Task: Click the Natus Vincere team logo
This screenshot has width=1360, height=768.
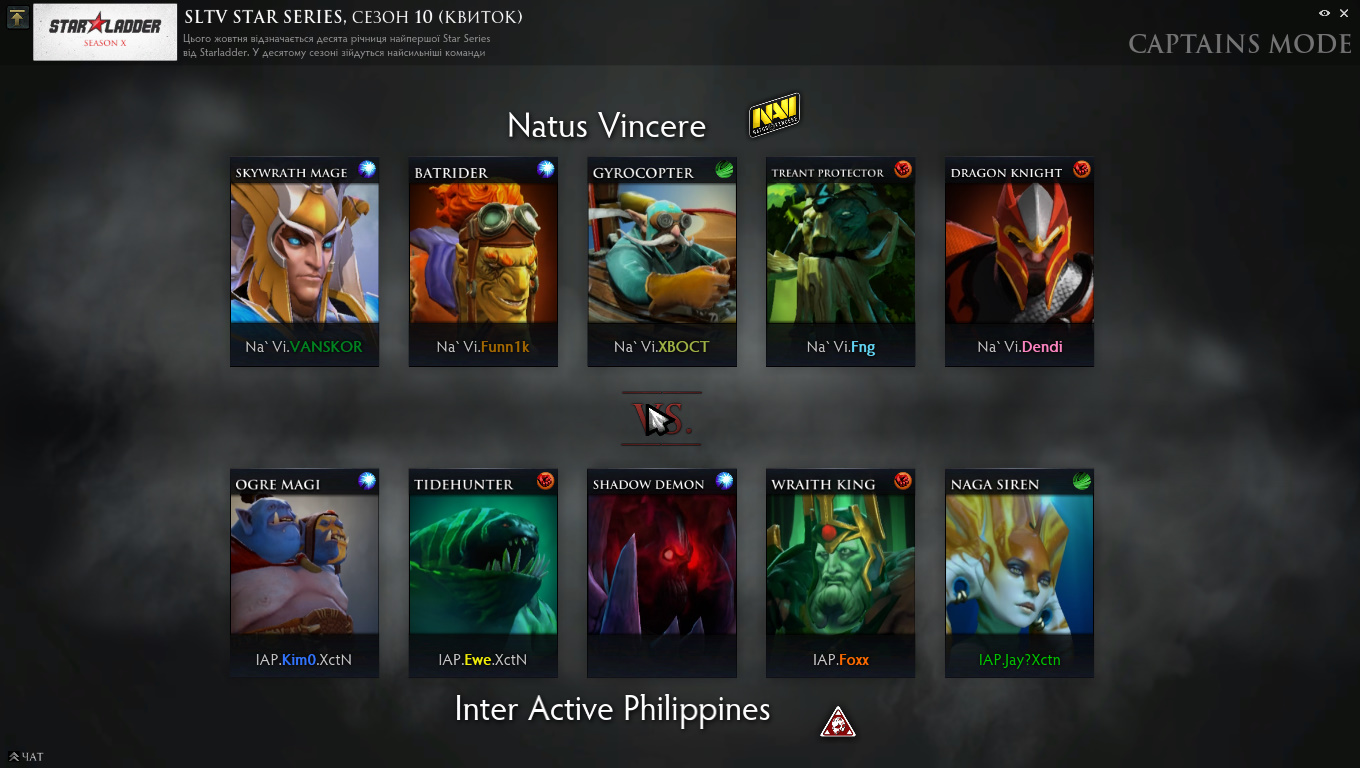Action: coord(774,116)
